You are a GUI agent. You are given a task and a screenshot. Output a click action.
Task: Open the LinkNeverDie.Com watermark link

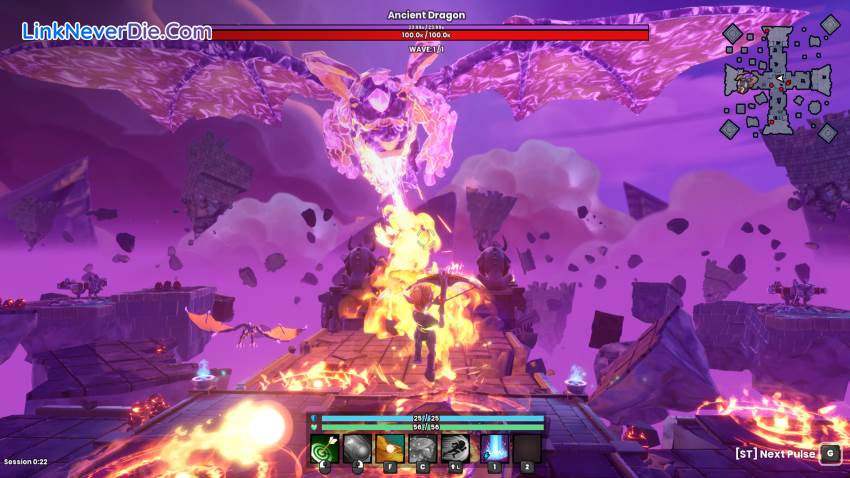pos(116,31)
